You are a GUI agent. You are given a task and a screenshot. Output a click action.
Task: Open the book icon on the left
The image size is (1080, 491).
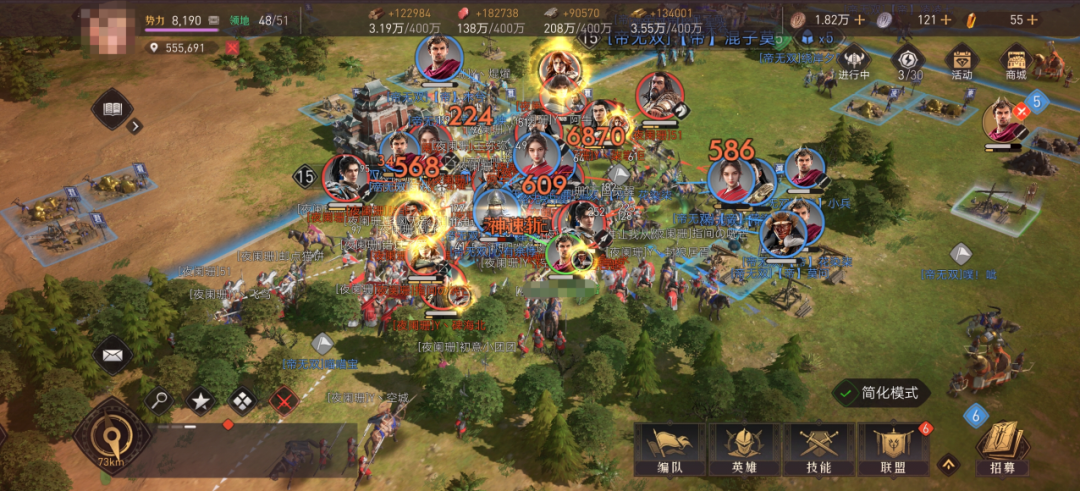click(111, 110)
